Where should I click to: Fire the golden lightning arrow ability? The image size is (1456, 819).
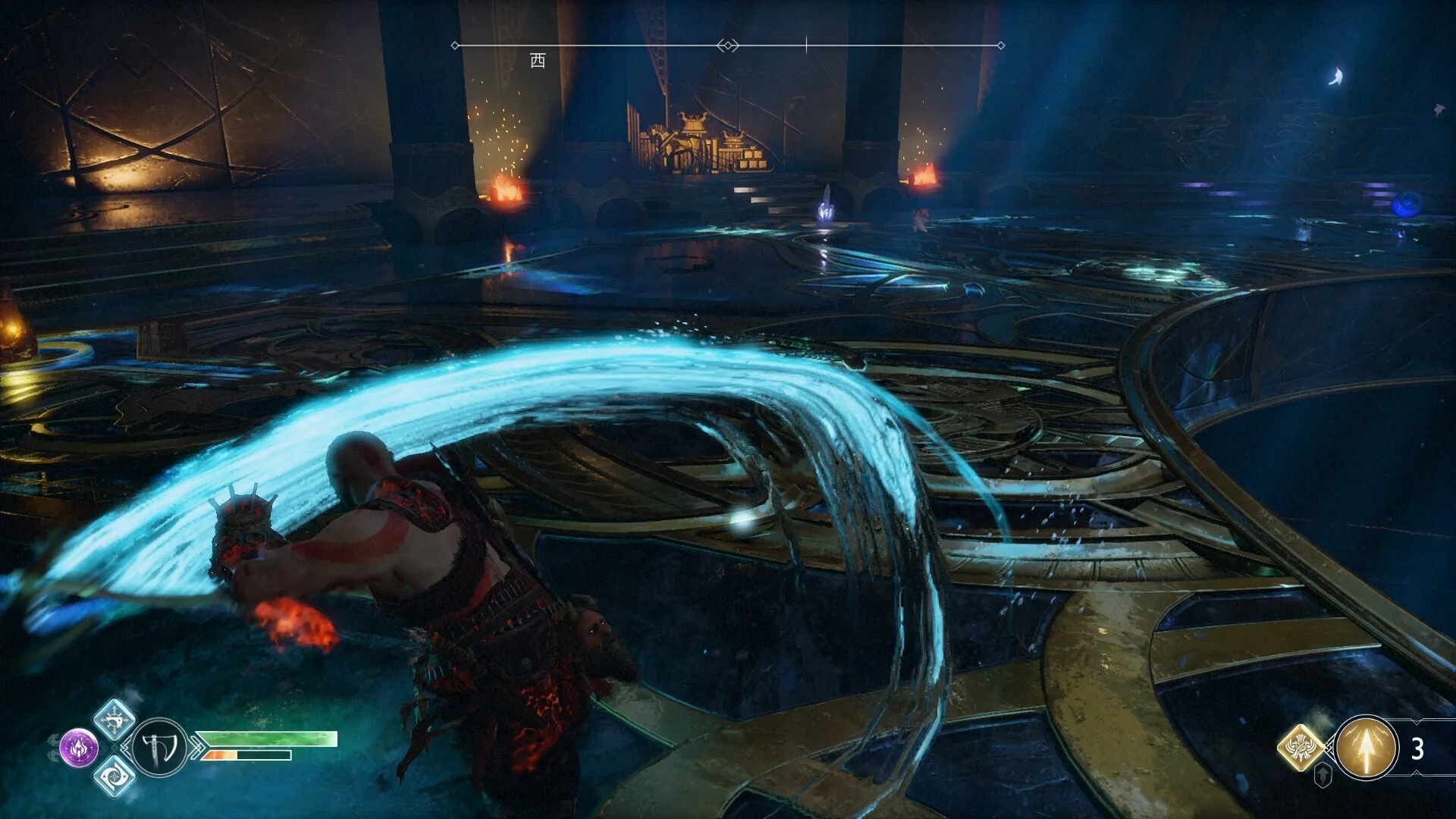pos(1366,748)
